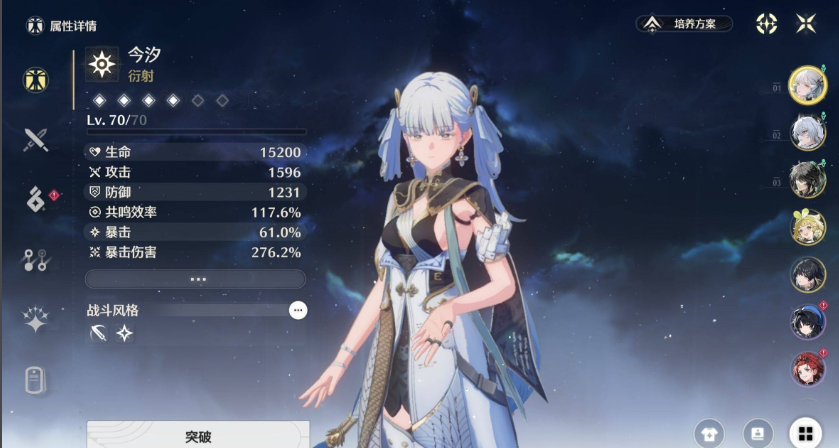The image size is (839, 448).
Task: Select the red-haired character portrait
Action: click(x=806, y=368)
